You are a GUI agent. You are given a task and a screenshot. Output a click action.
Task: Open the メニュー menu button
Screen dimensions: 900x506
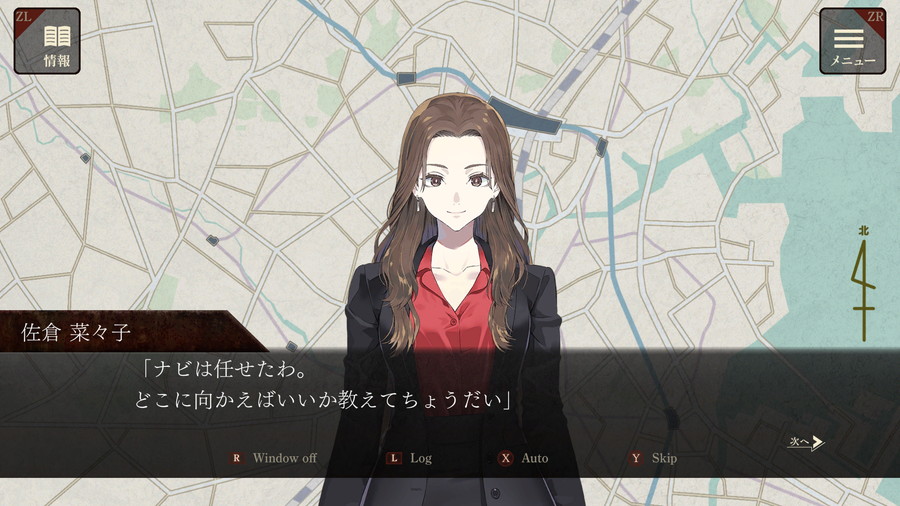click(852, 41)
